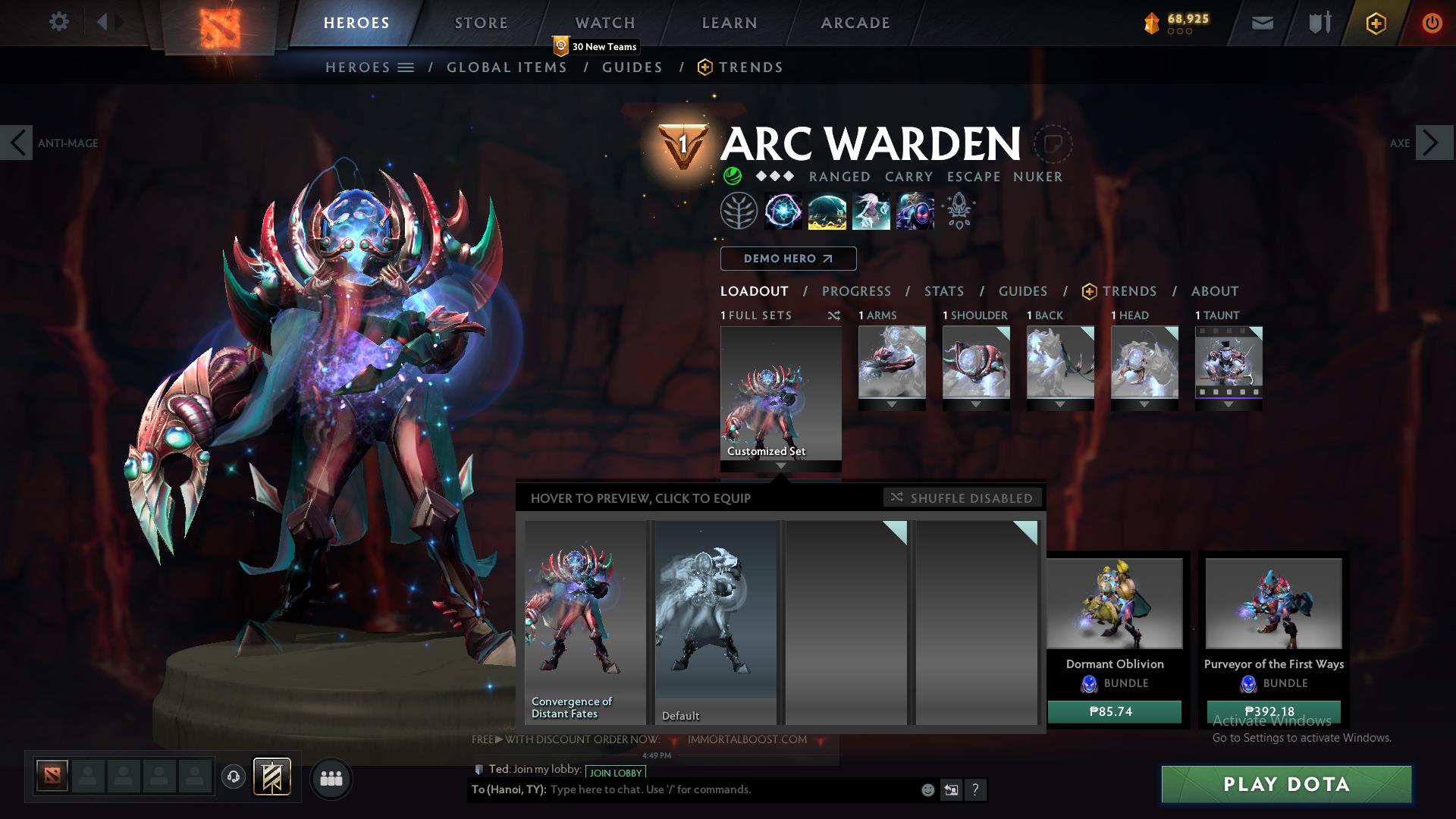The image size is (1456, 819).
Task: Open the heroes hamburger menu next to HEROES
Action: [x=406, y=67]
